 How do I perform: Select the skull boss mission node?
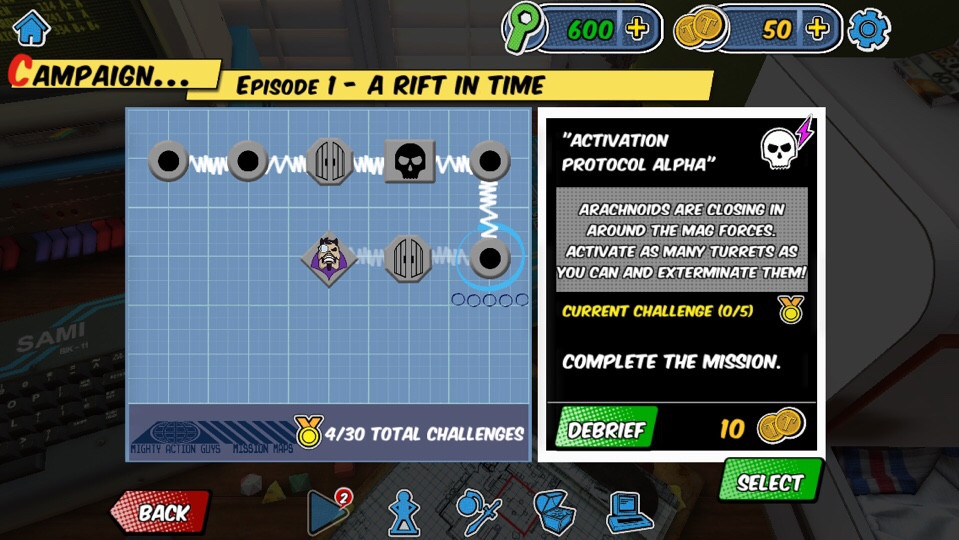point(409,161)
